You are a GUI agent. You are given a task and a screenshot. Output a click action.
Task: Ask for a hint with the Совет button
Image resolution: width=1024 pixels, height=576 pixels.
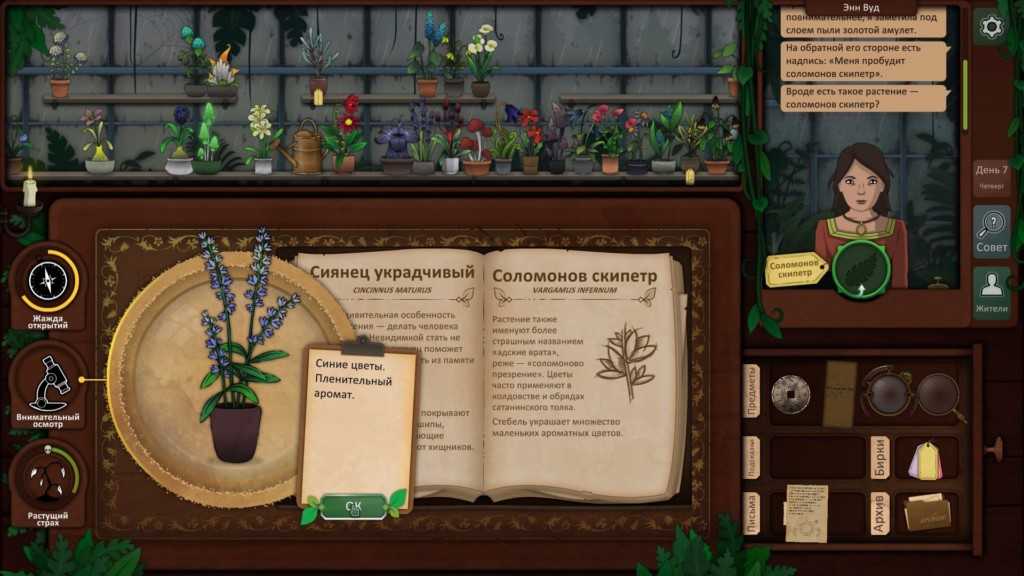point(990,231)
